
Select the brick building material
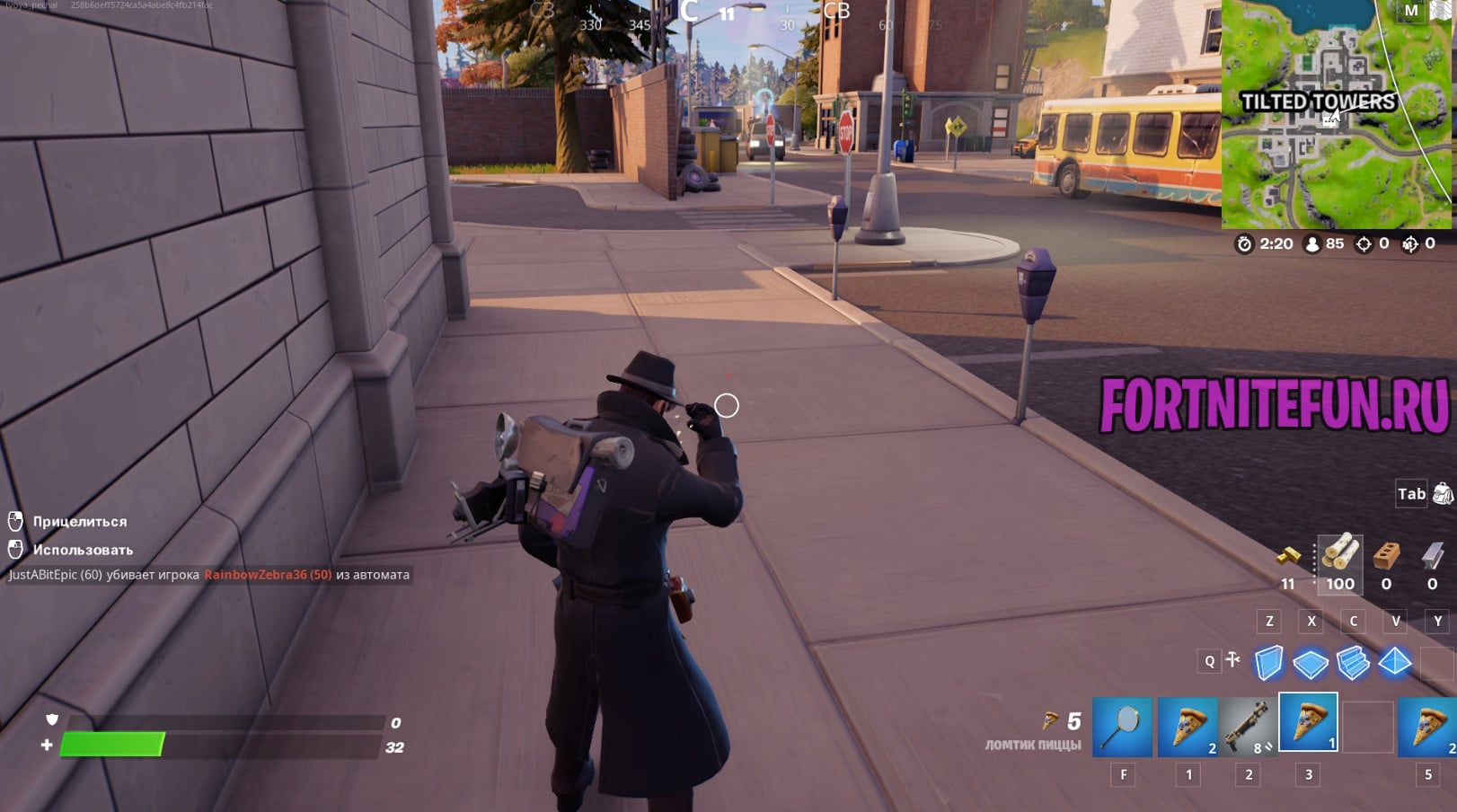coord(1386,557)
